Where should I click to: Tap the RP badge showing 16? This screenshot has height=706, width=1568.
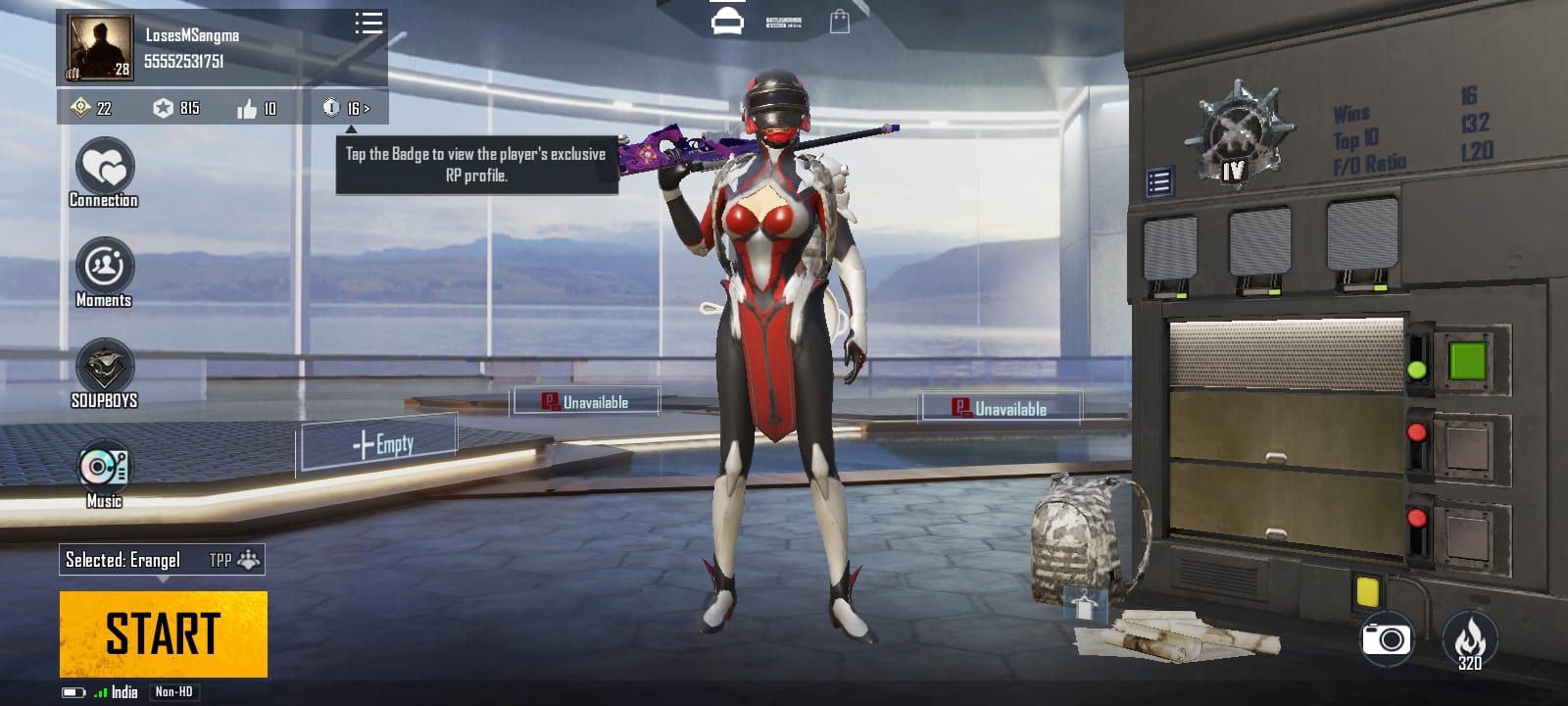(346, 108)
